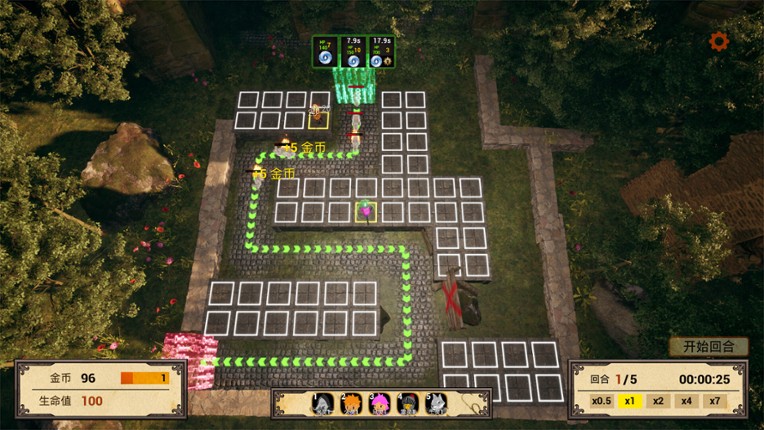Screen dimensions: 764x430
Task: Choose the white wolf hero in slot 5
Action: [435, 404]
